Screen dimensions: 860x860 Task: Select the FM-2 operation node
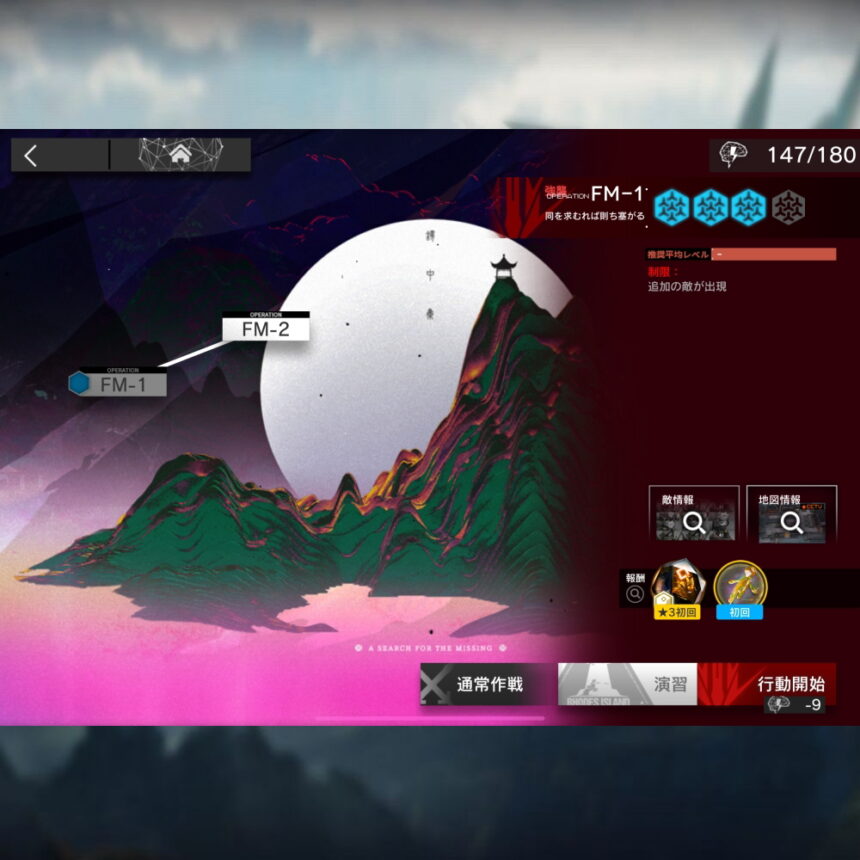pos(265,328)
